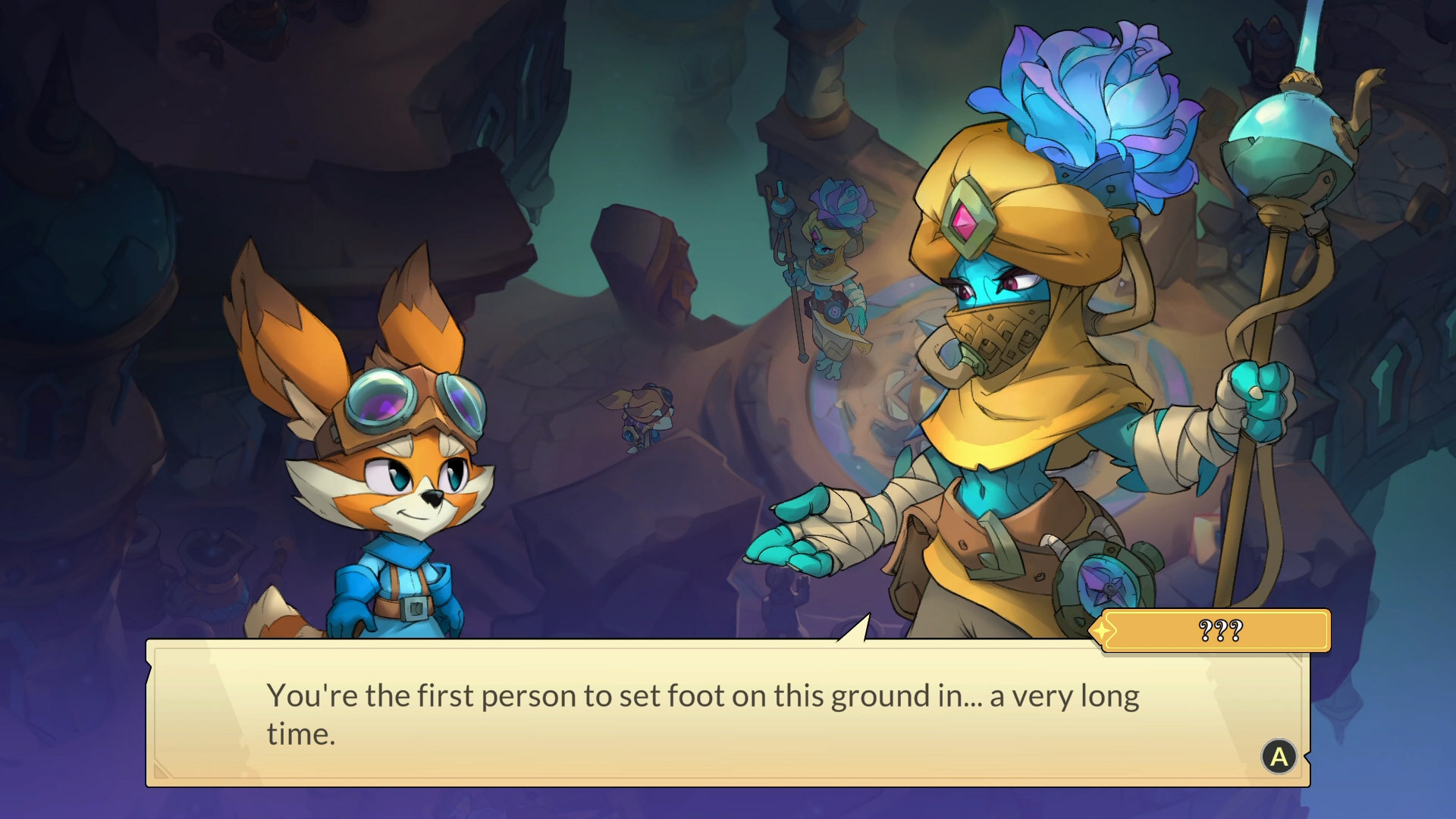Advance the dialogue box about the ground
Image resolution: width=1456 pixels, height=819 pixels.
pyautogui.click(x=1279, y=756)
